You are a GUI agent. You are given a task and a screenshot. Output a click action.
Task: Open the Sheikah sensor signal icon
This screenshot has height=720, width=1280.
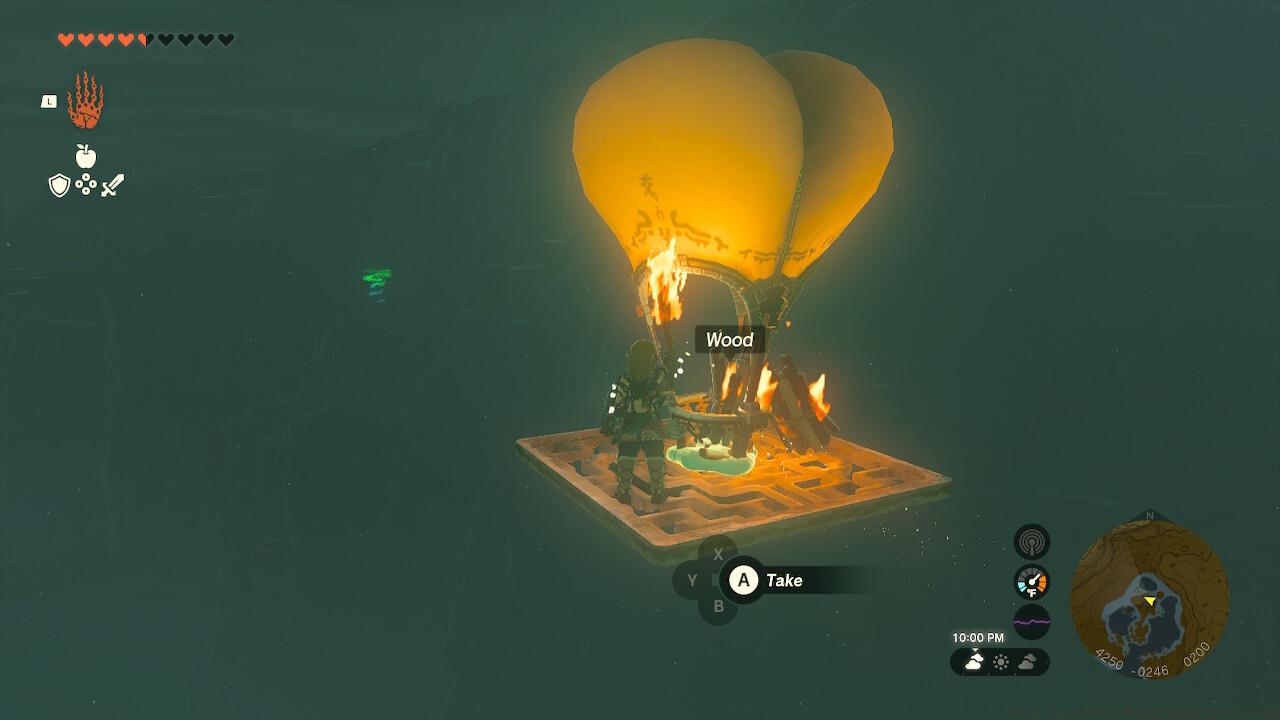pyautogui.click(x=1032, y=542)
